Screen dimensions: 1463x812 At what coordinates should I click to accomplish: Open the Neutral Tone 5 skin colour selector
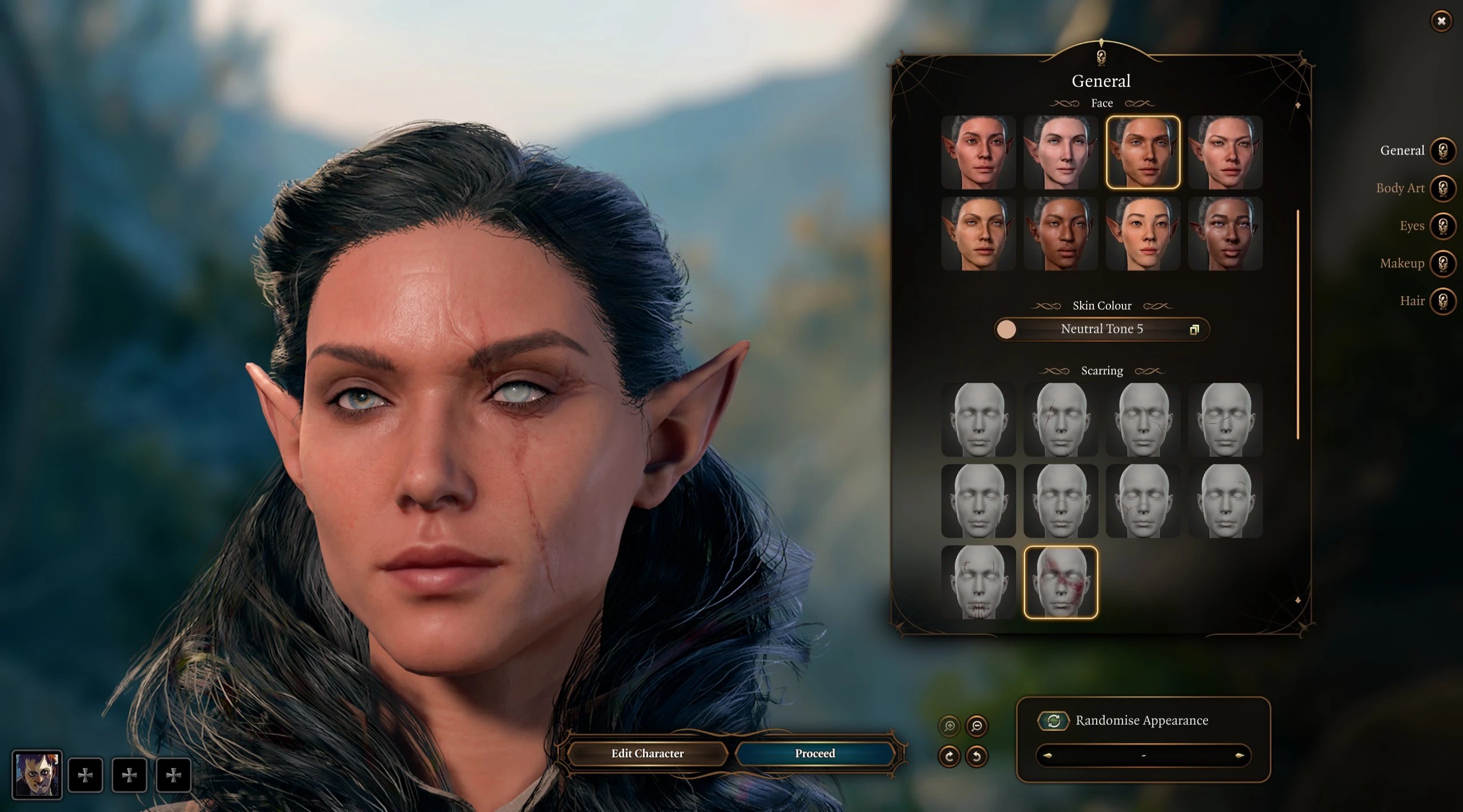[1101, 329]
